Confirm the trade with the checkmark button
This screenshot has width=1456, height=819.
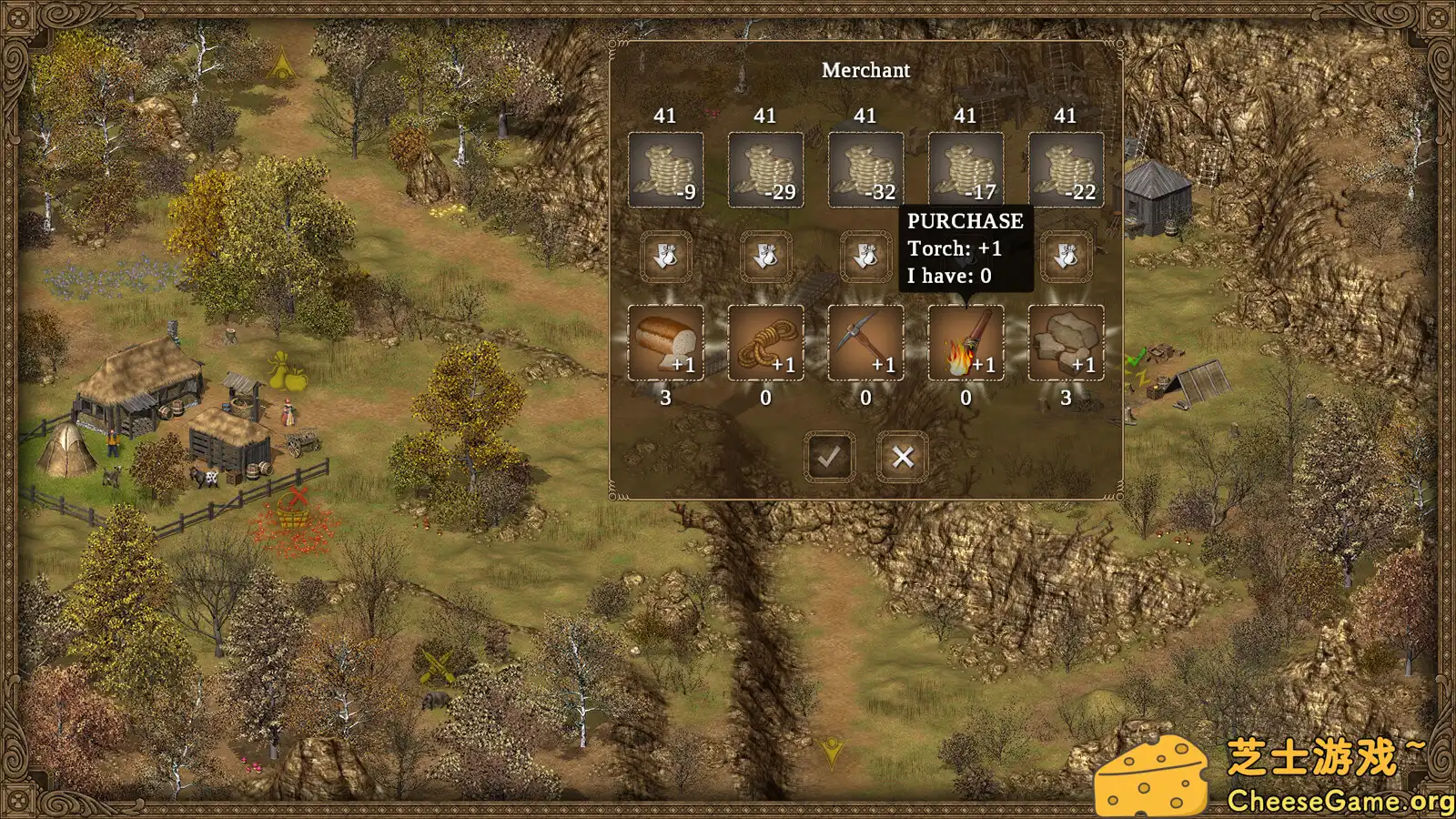coord(828,457)
